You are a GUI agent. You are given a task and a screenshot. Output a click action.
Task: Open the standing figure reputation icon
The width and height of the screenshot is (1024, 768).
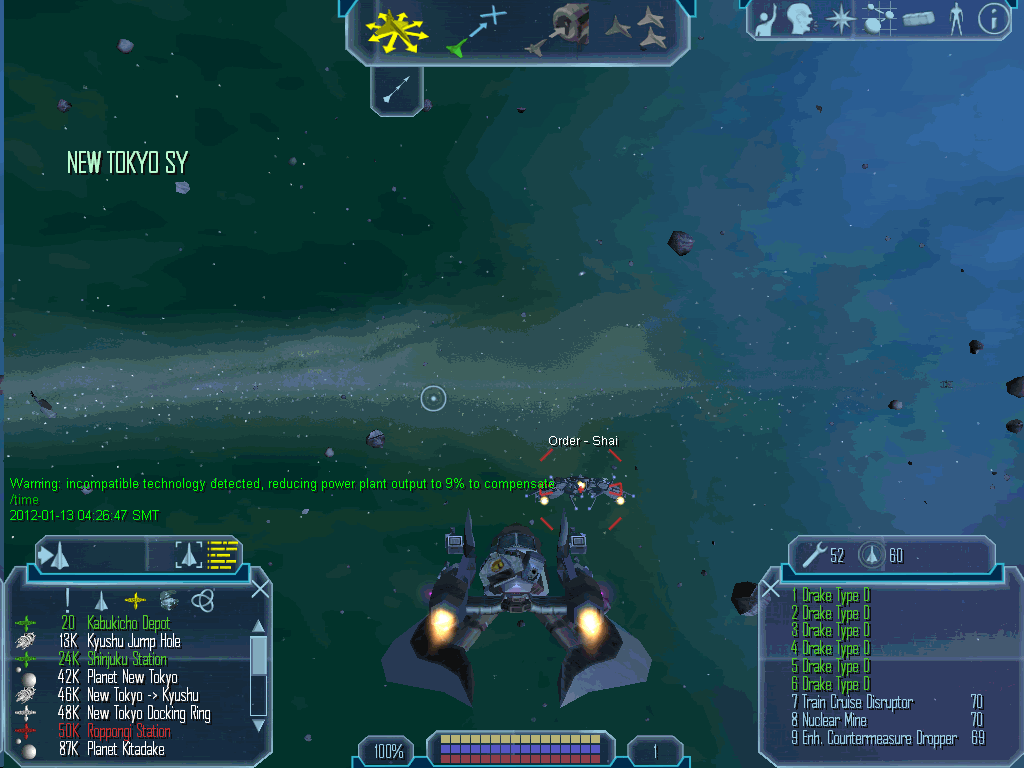pos(956,20)
